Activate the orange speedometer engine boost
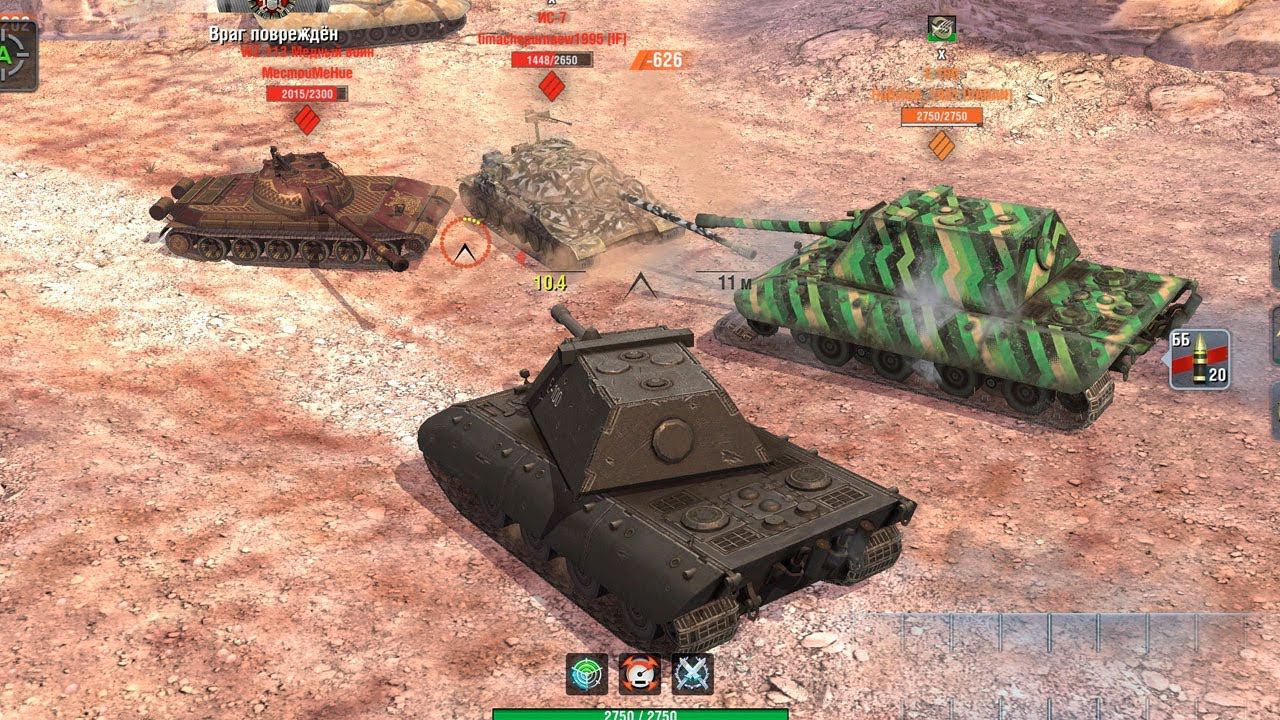This screenshot has width=1280, height=720. 639,674
